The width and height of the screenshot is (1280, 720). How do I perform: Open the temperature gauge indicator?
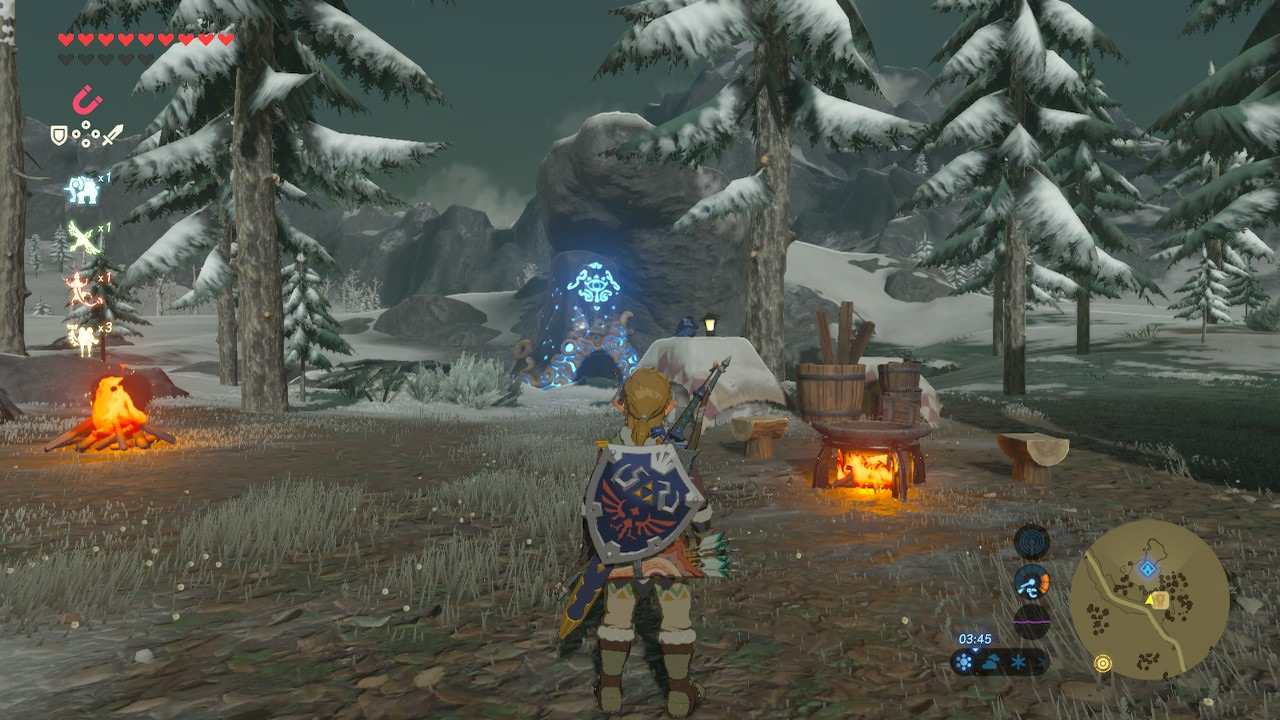1031,583
